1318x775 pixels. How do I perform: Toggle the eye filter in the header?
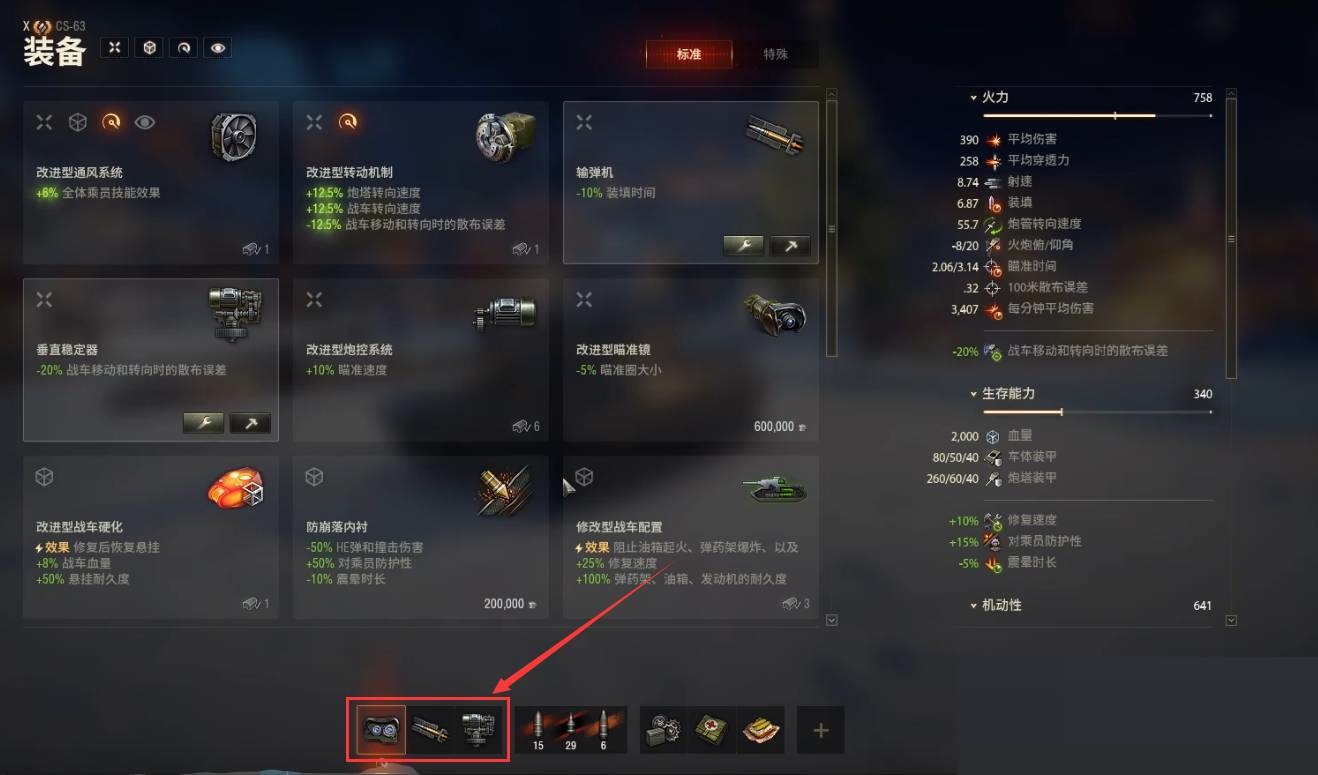click(x=217, y=47)
